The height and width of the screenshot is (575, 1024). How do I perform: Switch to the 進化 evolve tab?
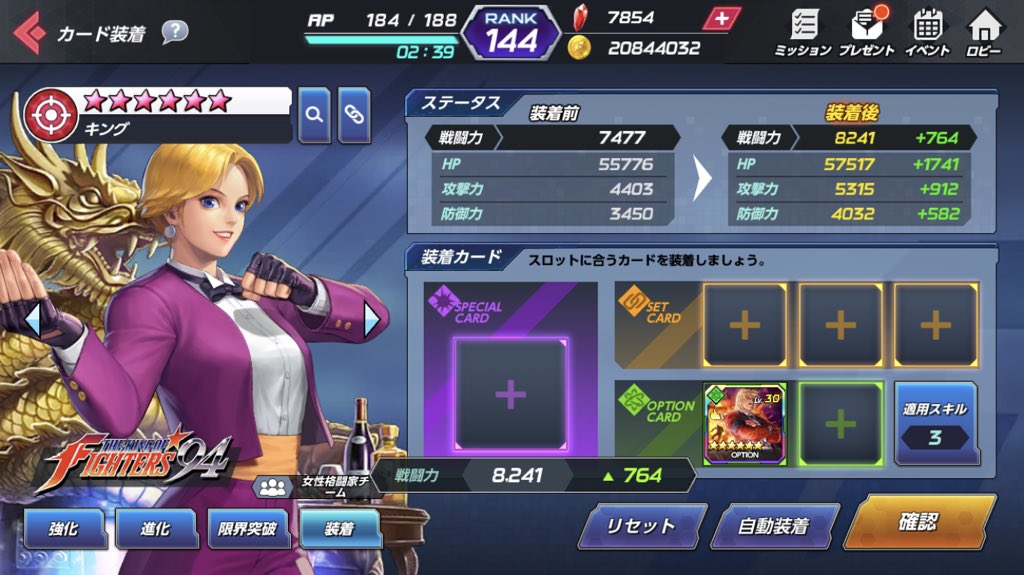(x=156, y=530)
